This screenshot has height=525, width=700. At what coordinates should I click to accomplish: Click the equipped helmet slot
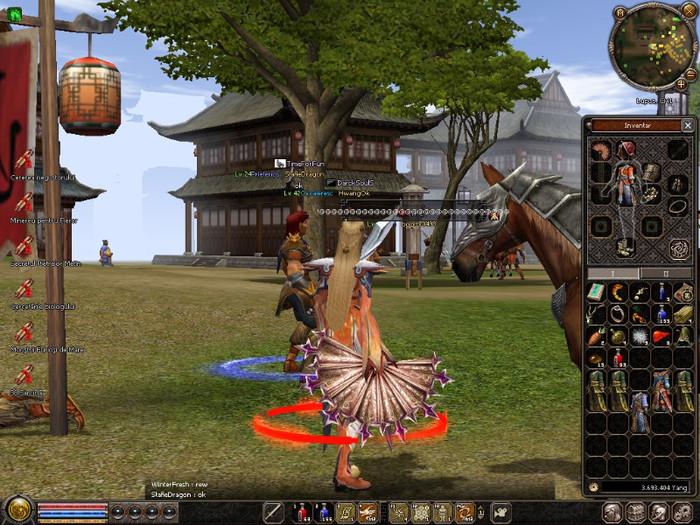tap(626, 150)
